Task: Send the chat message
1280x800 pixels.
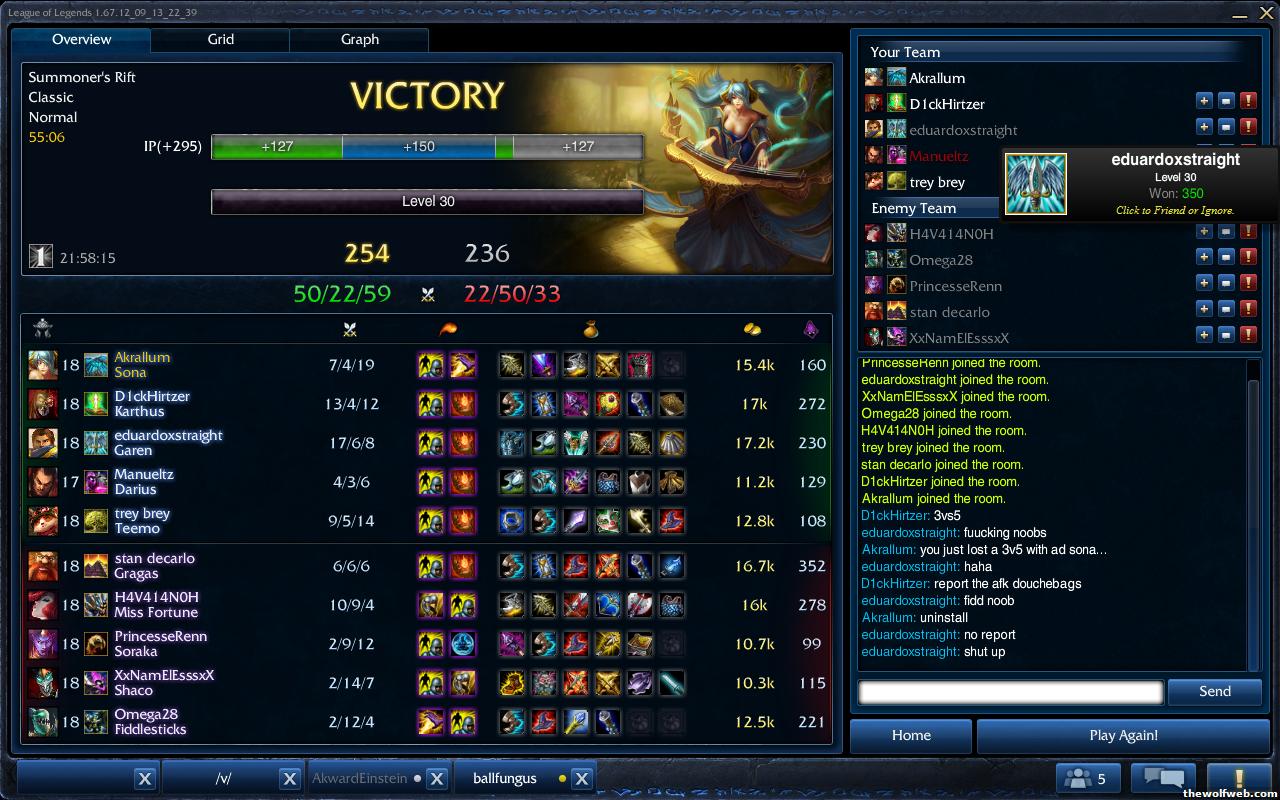Action: pos(1214,691)
